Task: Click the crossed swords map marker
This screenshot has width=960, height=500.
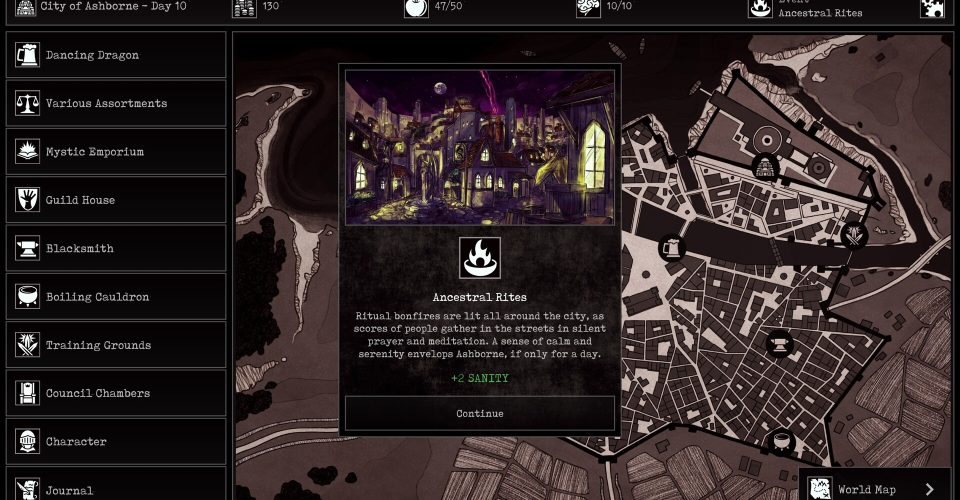Action: [x=854, y=236]
